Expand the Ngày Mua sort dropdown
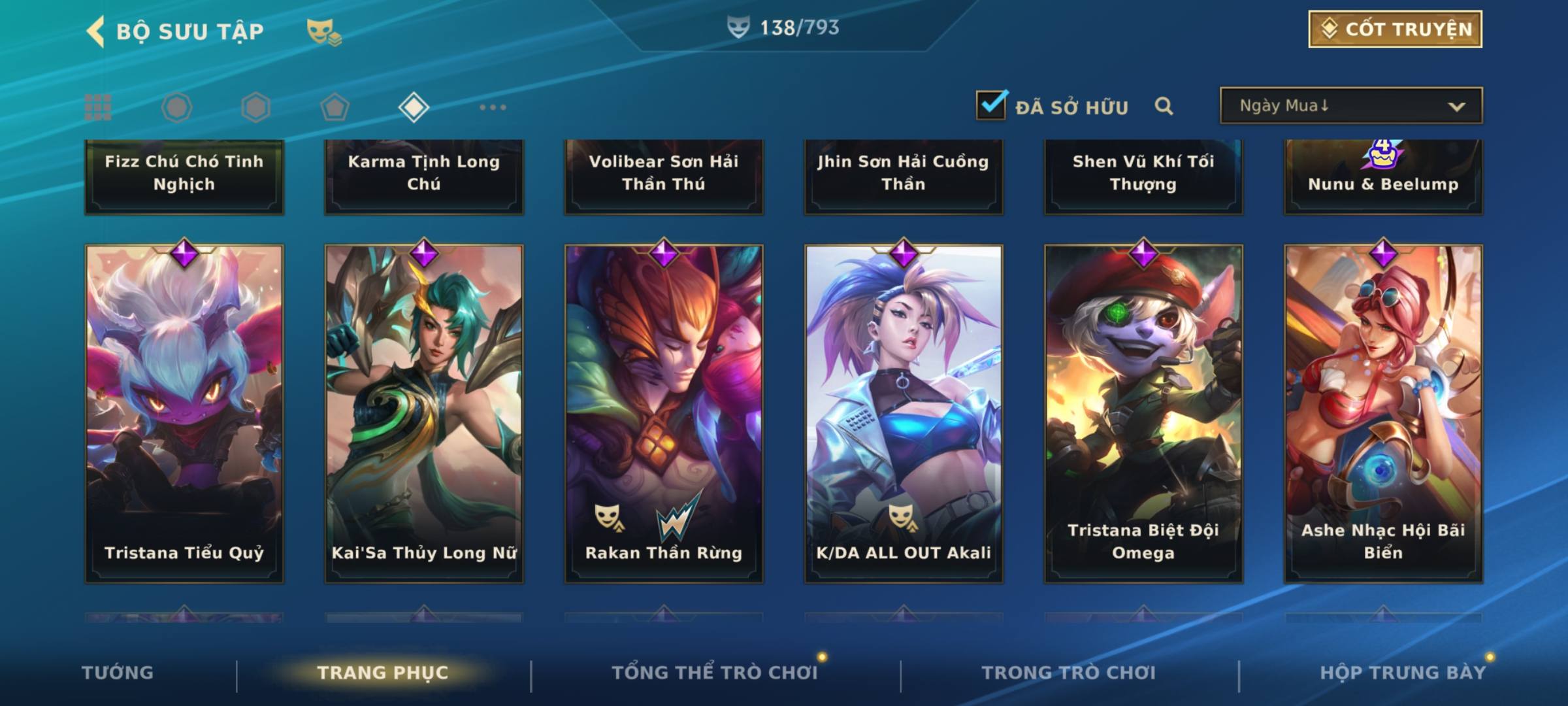1568x706 pixels. (x=1350, y=106)
